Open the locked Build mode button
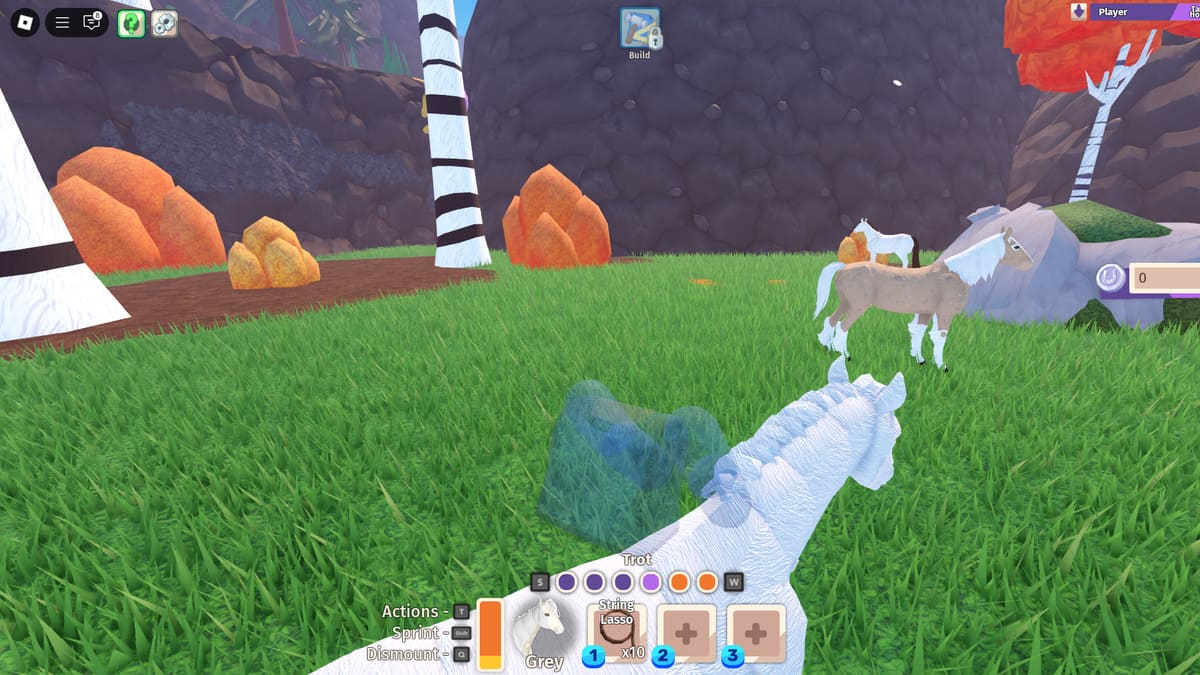 [x=640, y=29]
